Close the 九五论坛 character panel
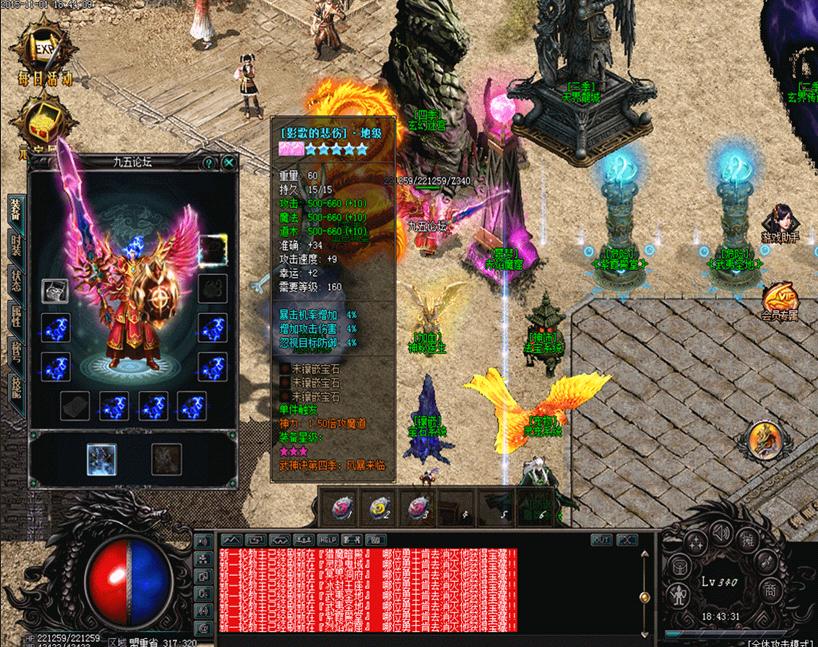Viewport: 818px width, 647px height. pyautogui.click(x=230, y=162)
